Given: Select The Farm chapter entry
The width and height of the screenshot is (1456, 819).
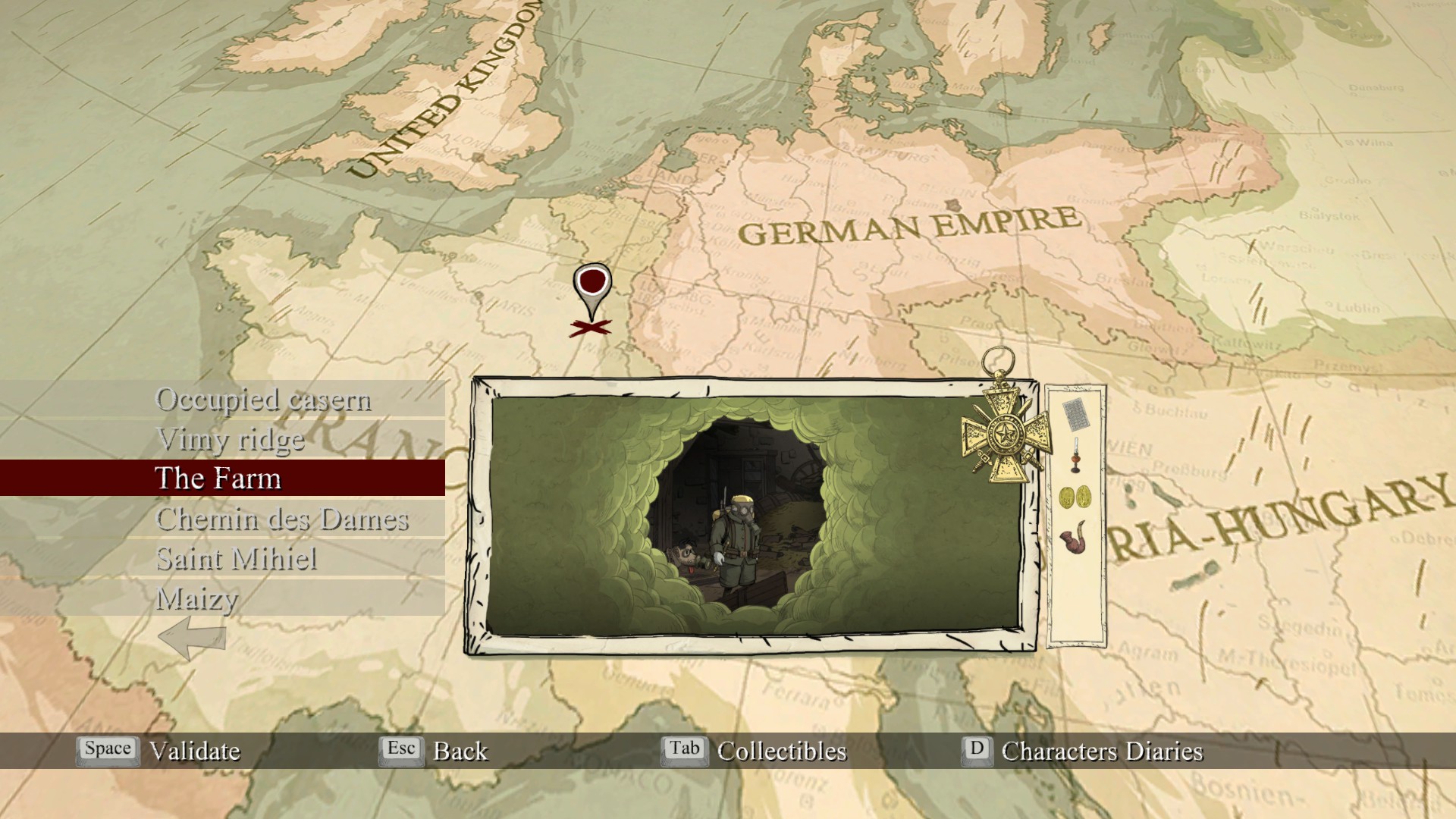Looking at the screenshot, I should click(x=218, y=479).
